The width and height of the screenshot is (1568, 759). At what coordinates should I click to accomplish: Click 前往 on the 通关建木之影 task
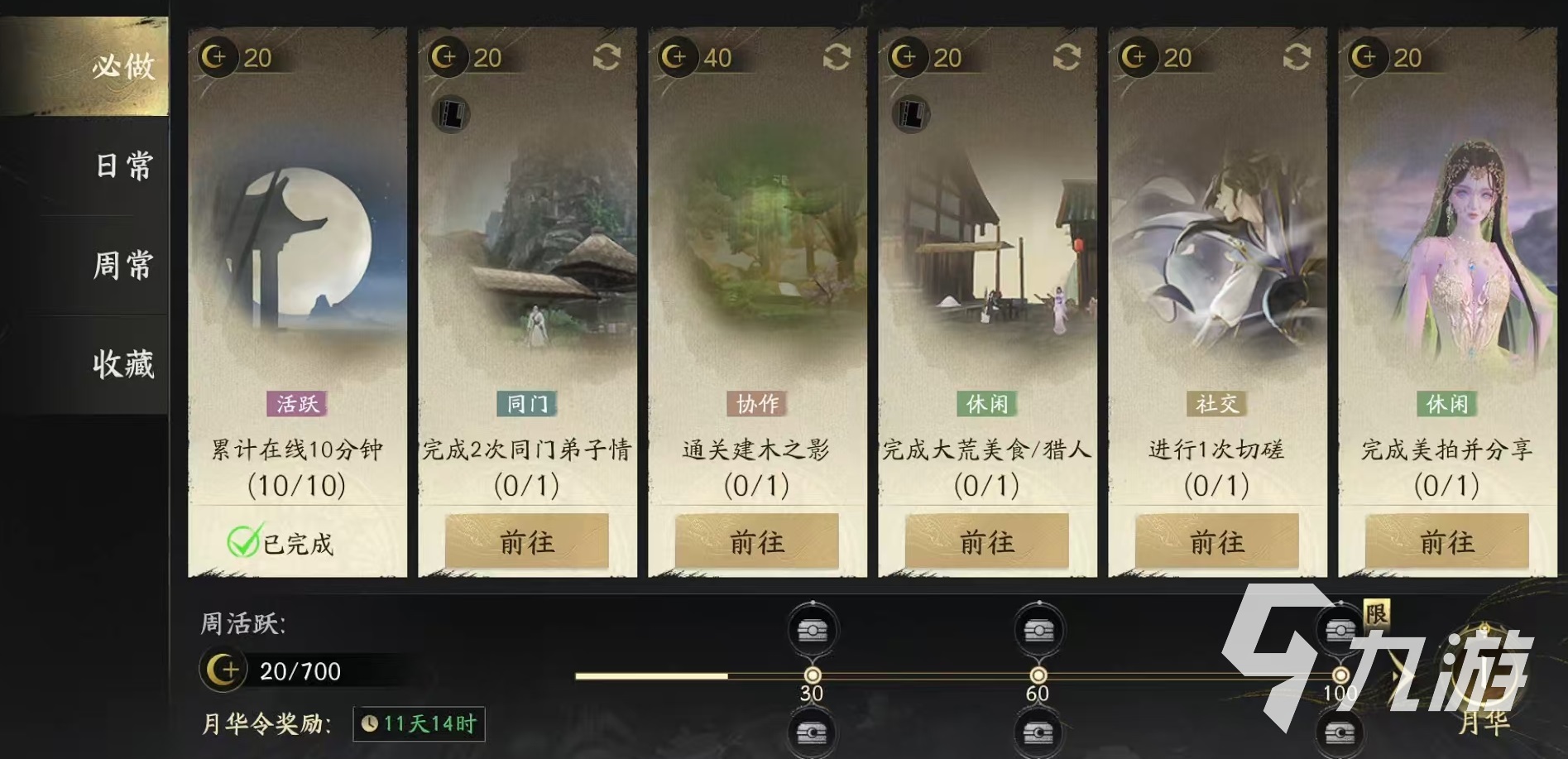(x=755, y=542)
